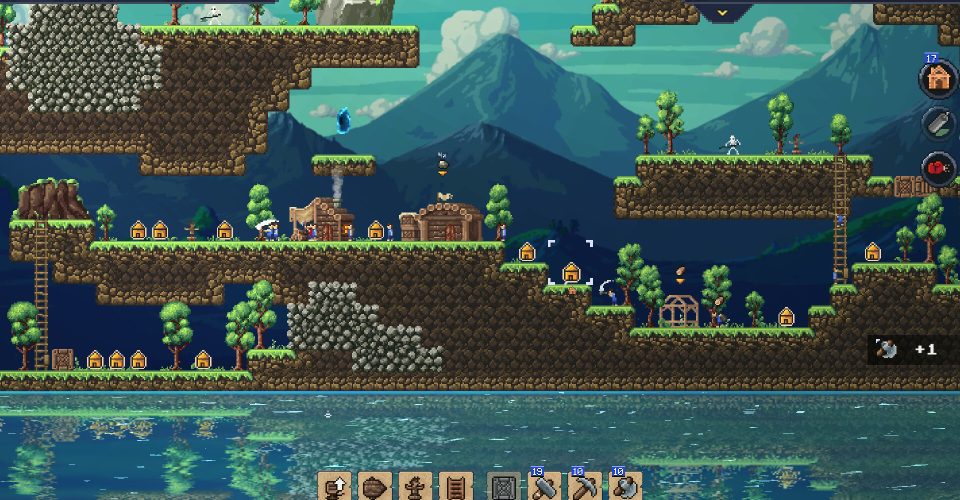Open the house icon build menu
Viewport: 960px width, 500px height.
point(937,80)
